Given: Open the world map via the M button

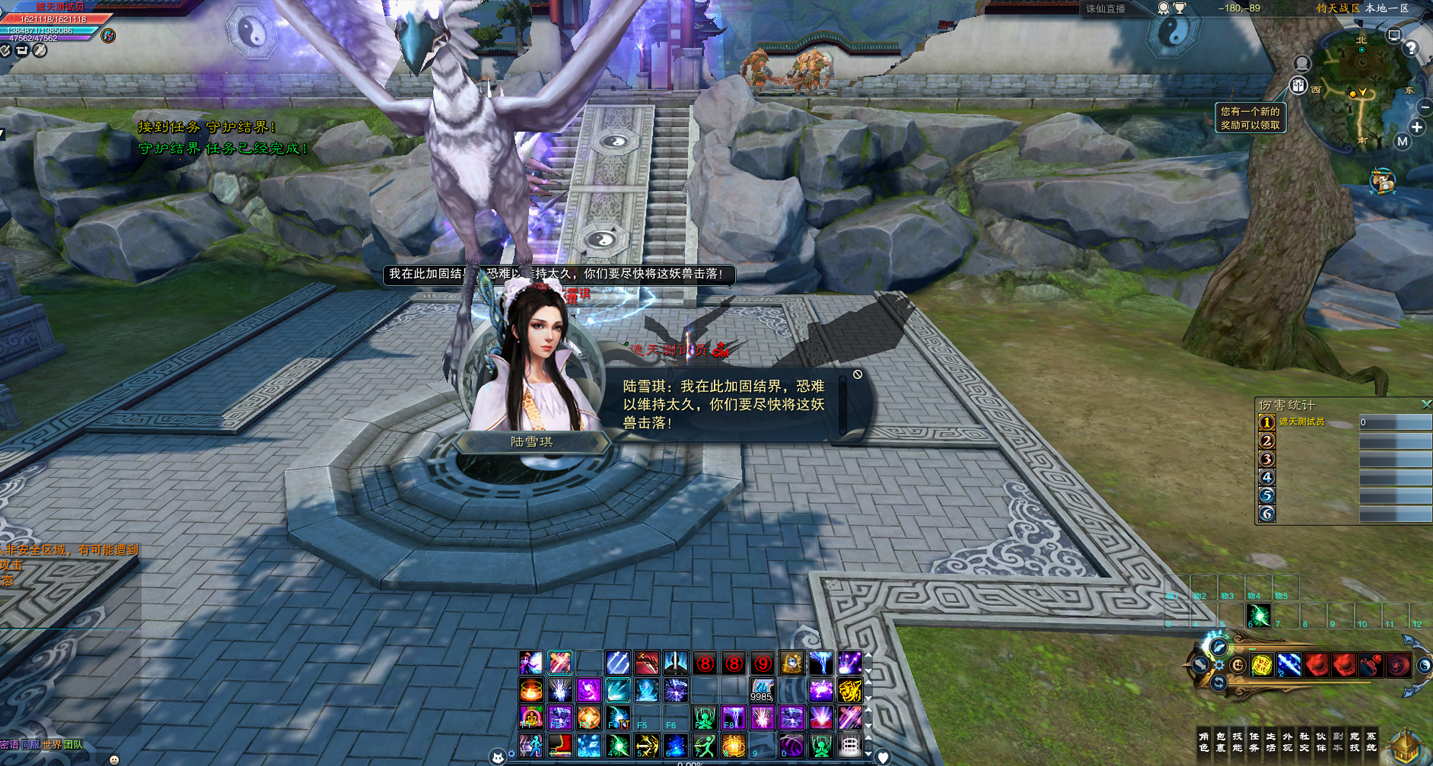Looking at the screenshot, I should click(1402, 142).
